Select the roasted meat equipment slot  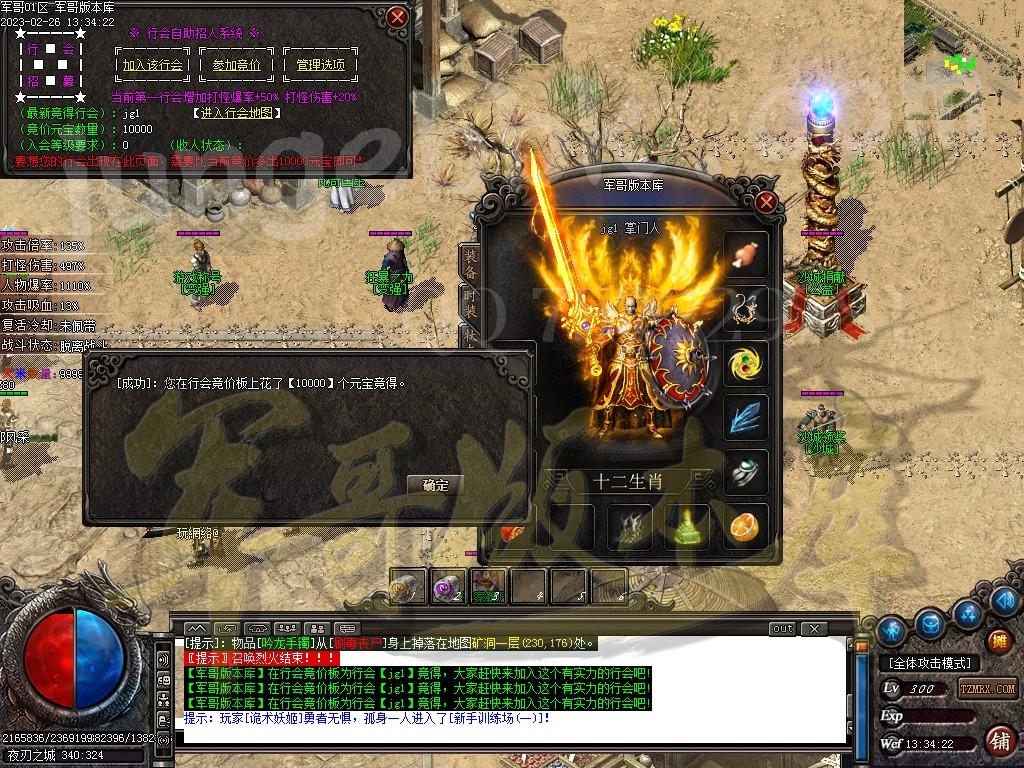tap(745, 255)
